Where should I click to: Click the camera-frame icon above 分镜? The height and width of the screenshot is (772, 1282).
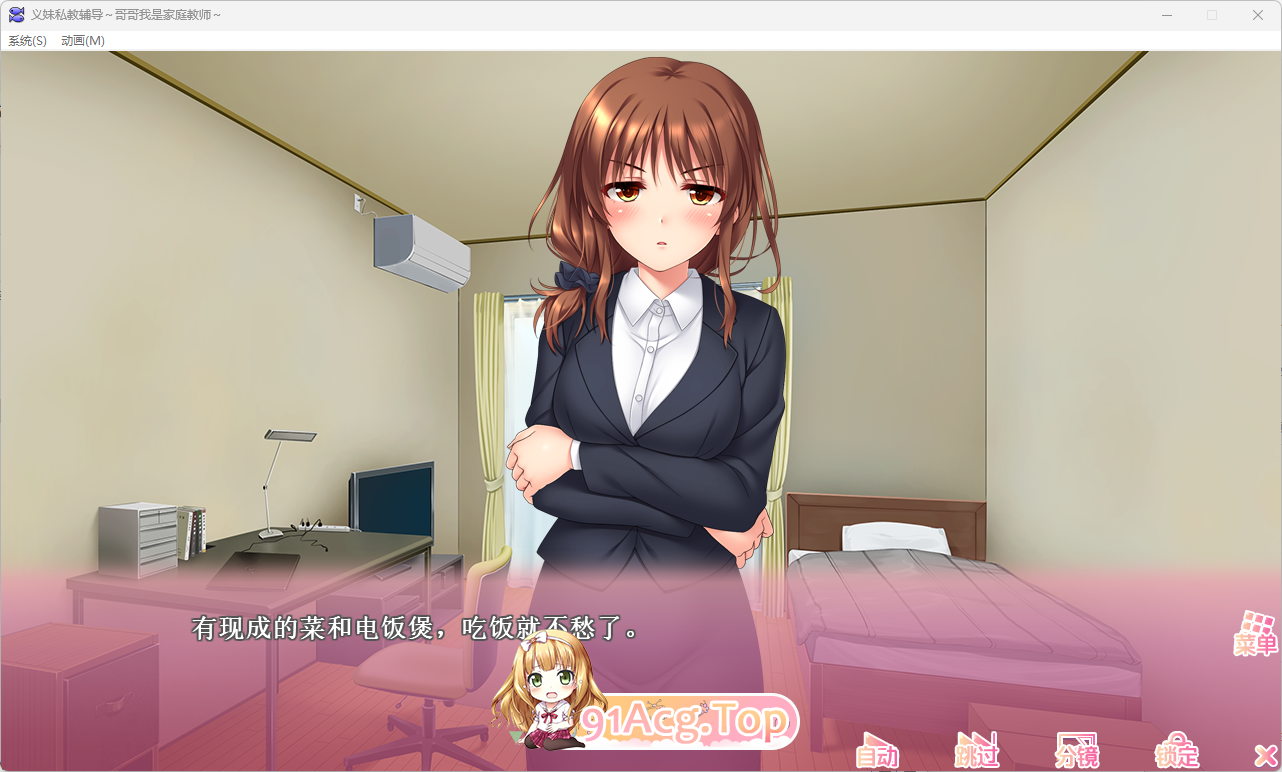(1077, 738)
